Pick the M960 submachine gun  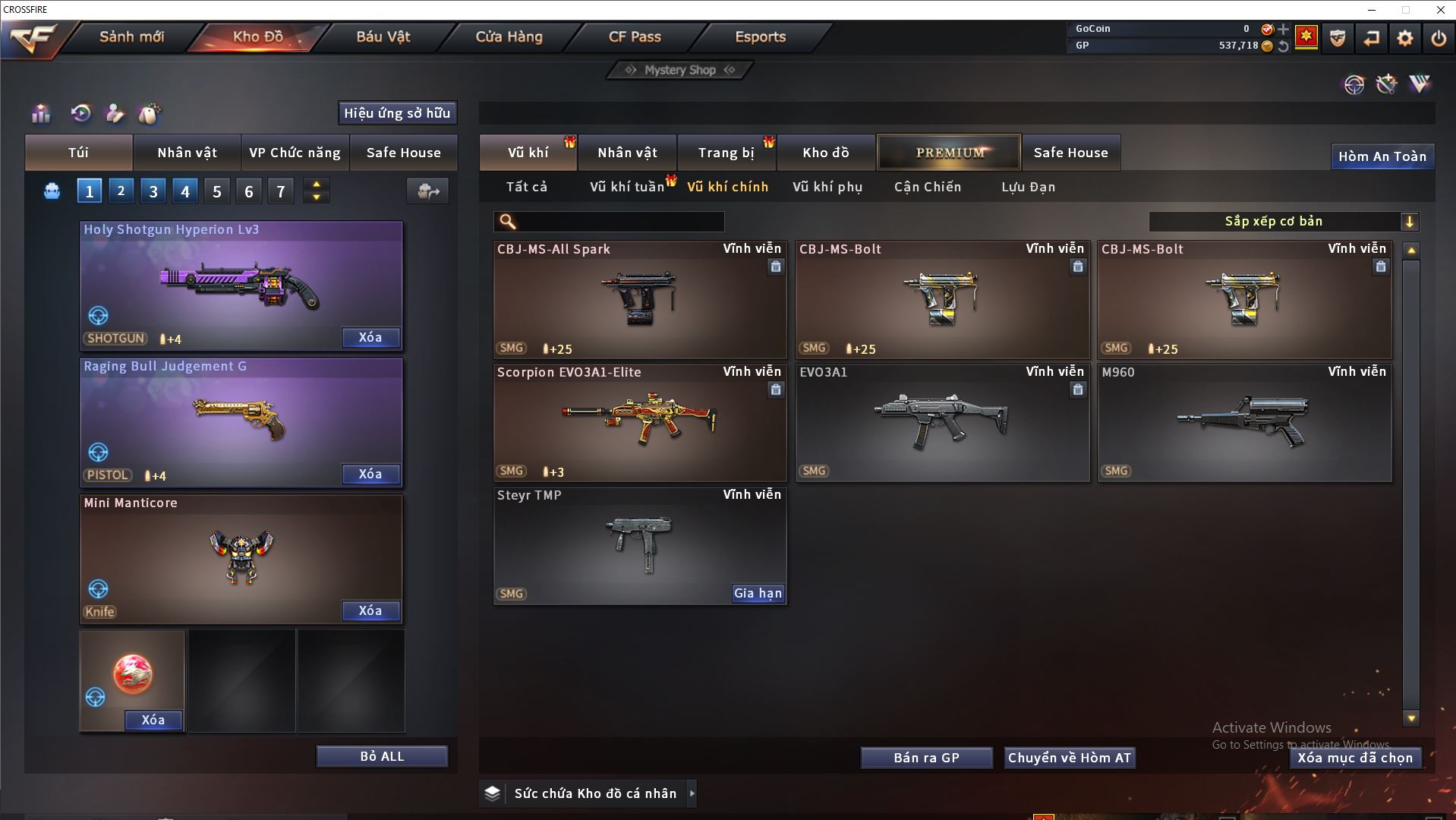pyautogui.click(x=1244, y=422)
